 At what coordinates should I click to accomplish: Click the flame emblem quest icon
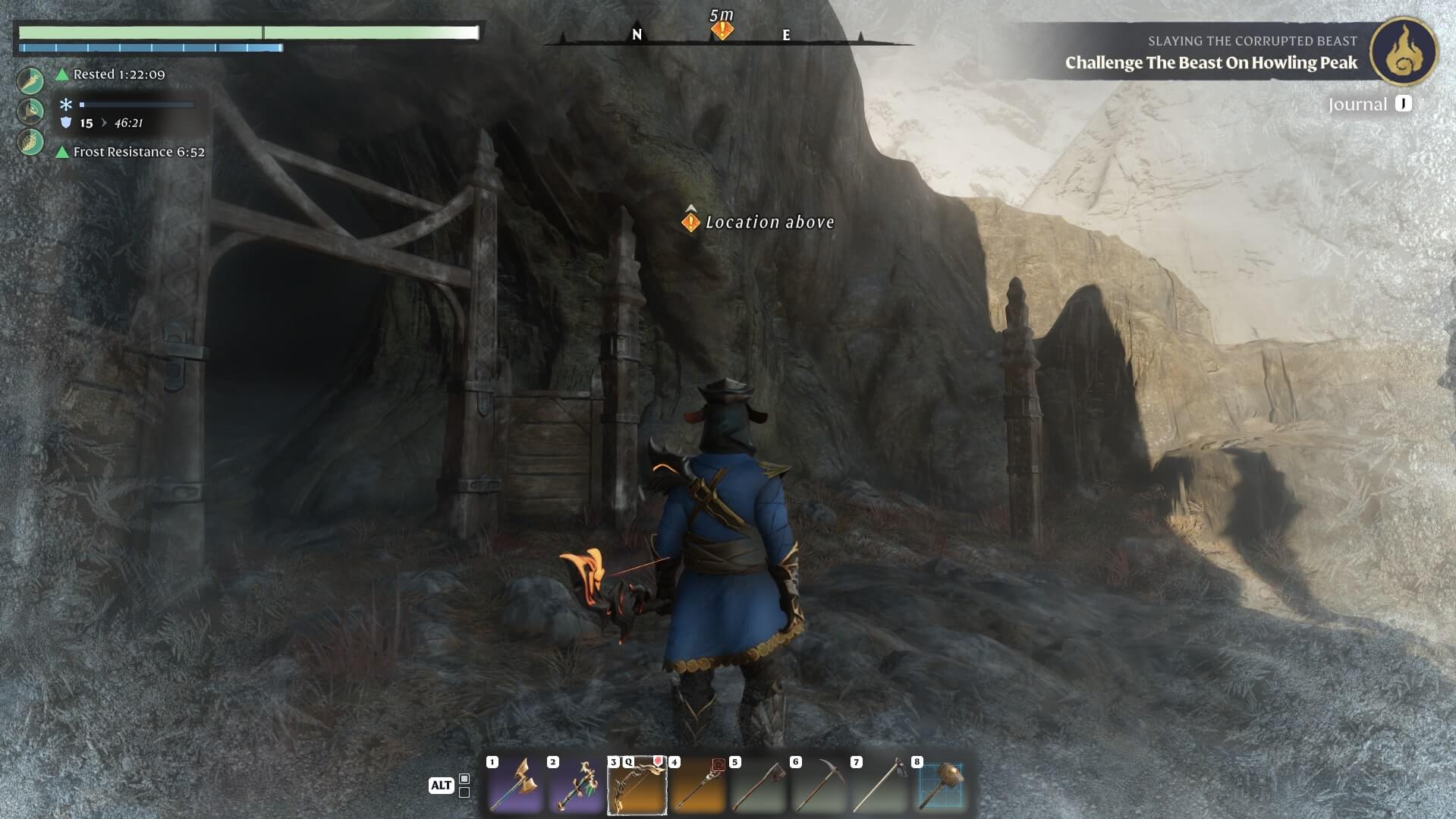(1404, 51)
